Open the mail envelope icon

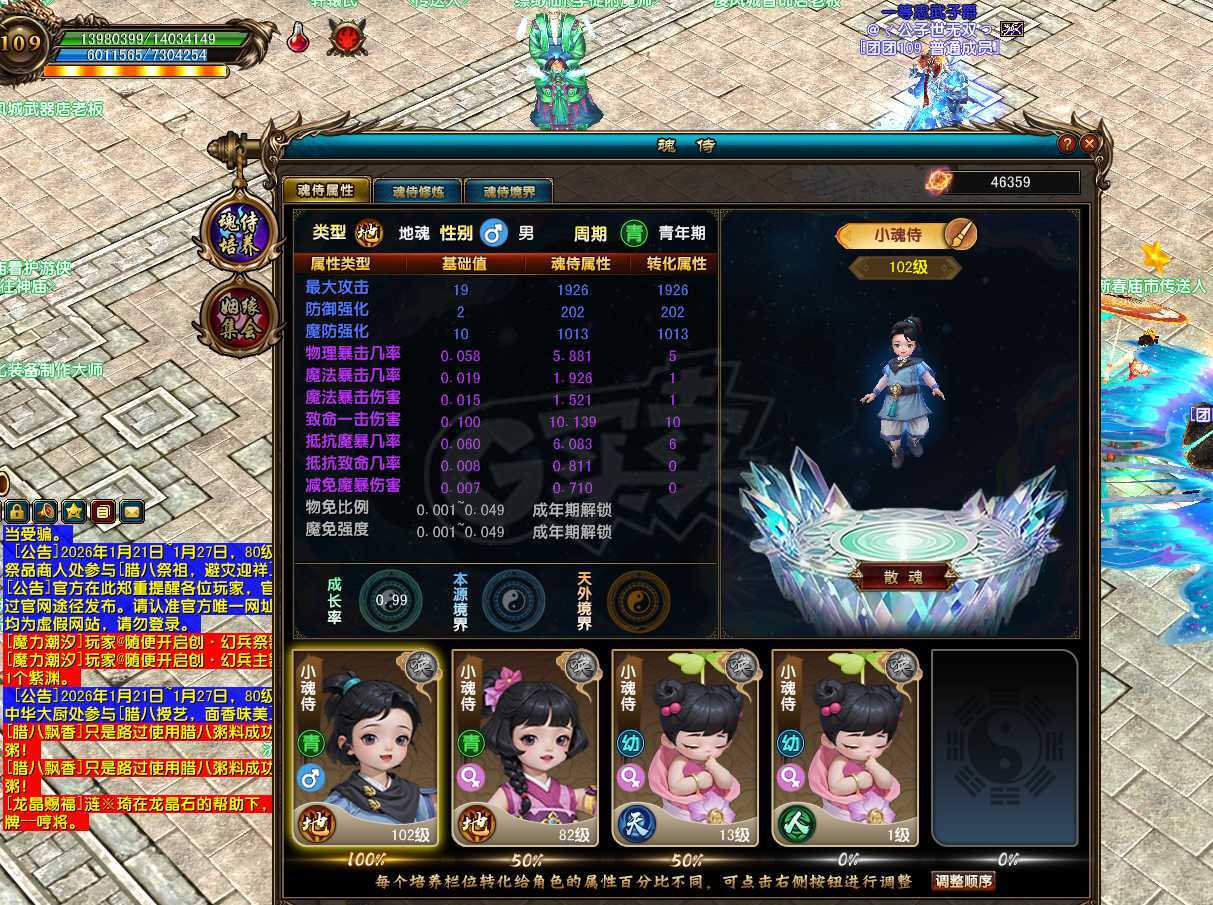pyautogui.click(x=132, y=512)
